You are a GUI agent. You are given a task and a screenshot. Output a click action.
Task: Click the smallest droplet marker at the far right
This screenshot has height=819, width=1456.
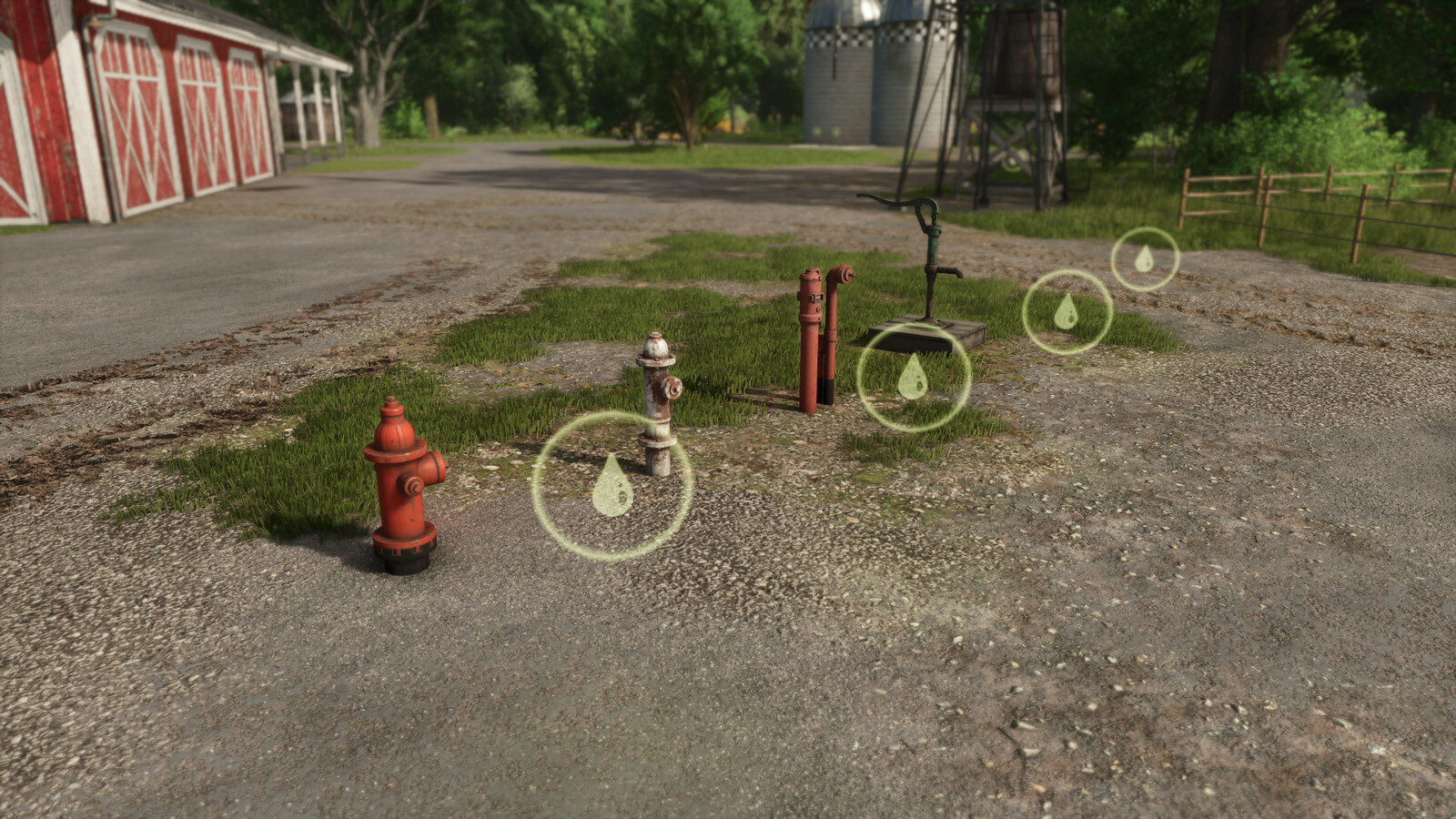pyautogui.click(x=1145, y=259)
